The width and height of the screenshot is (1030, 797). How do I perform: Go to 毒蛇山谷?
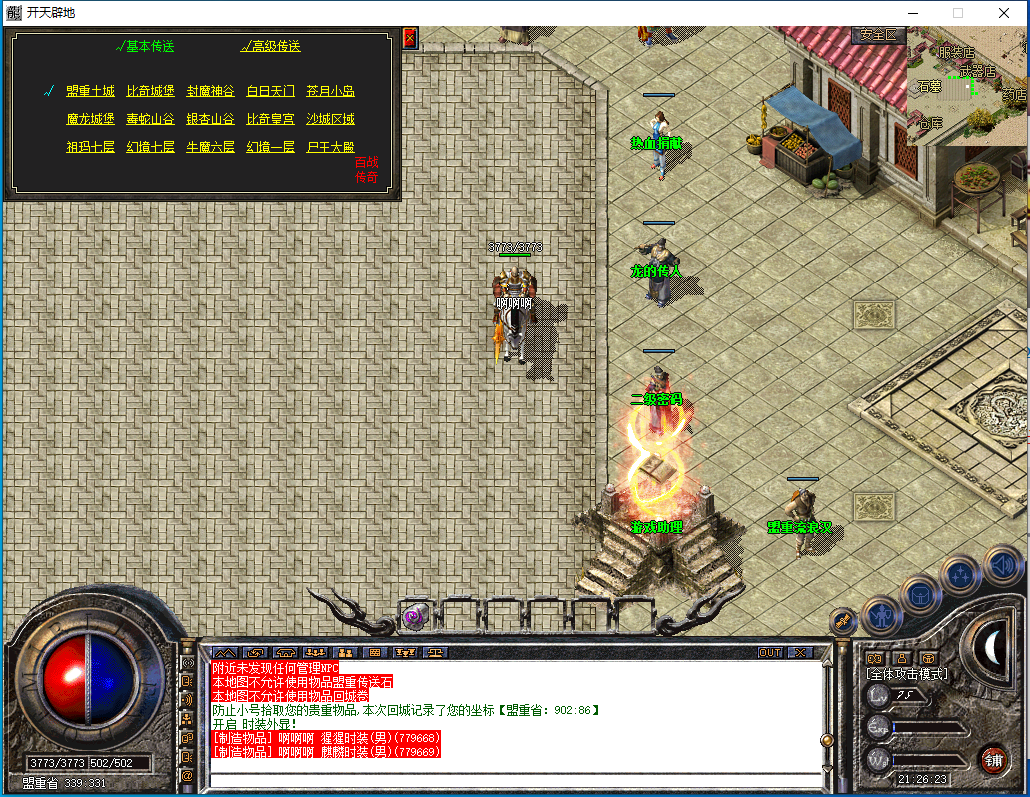(x=150, y=119)
